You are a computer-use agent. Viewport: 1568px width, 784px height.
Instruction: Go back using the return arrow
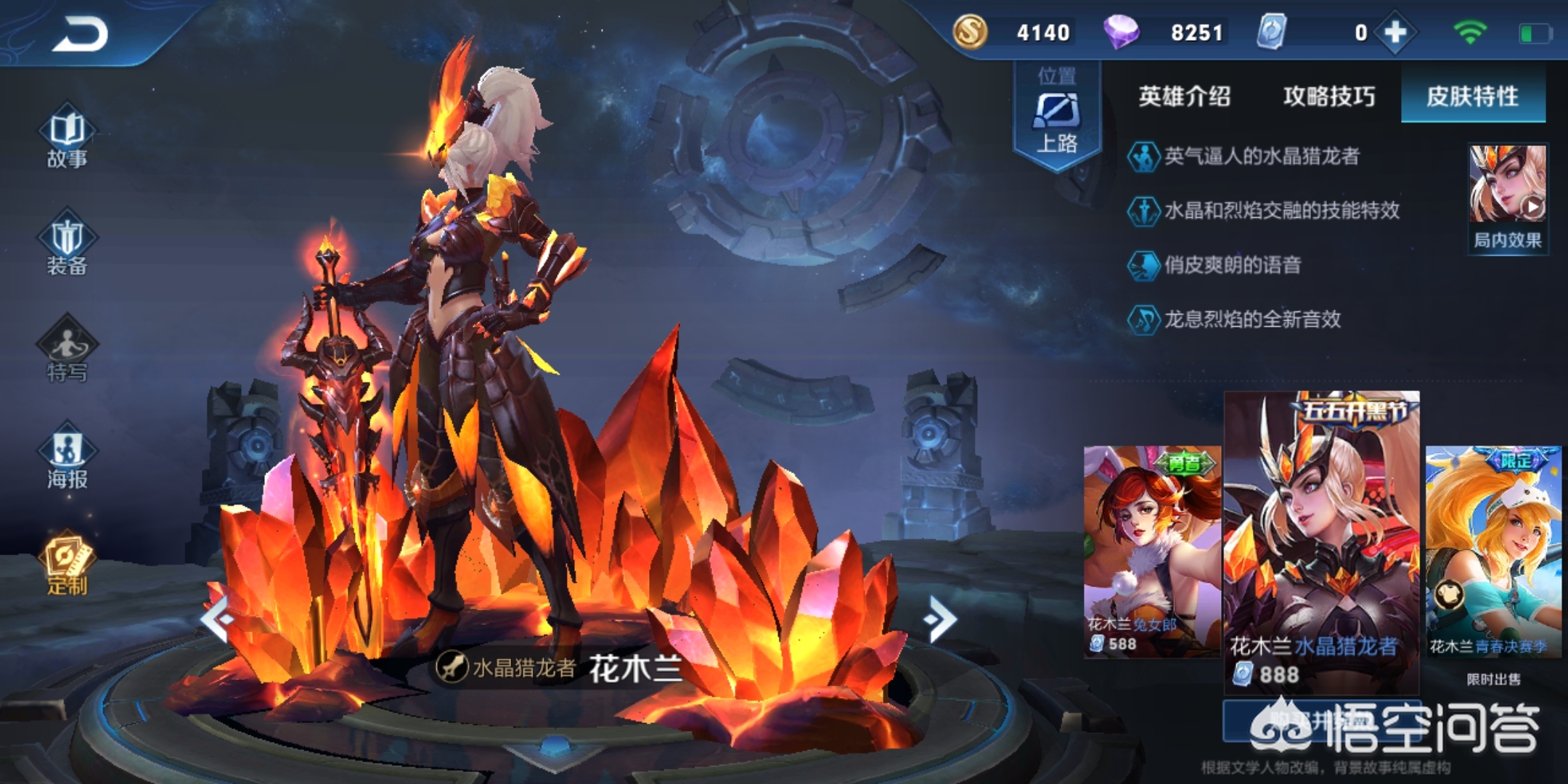click(80, 34)
